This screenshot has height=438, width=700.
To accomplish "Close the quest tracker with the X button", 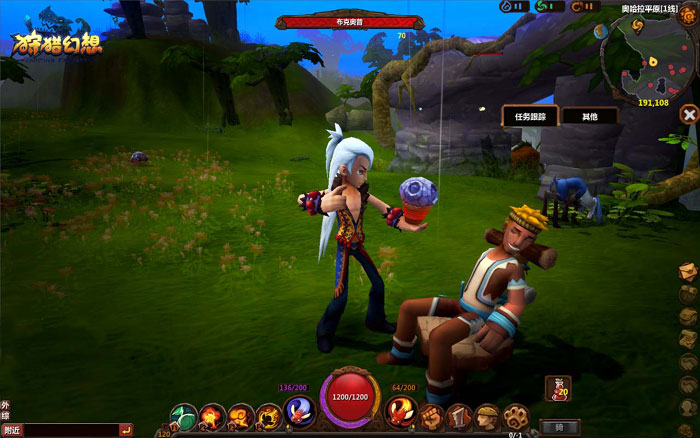I will [688, 115].
